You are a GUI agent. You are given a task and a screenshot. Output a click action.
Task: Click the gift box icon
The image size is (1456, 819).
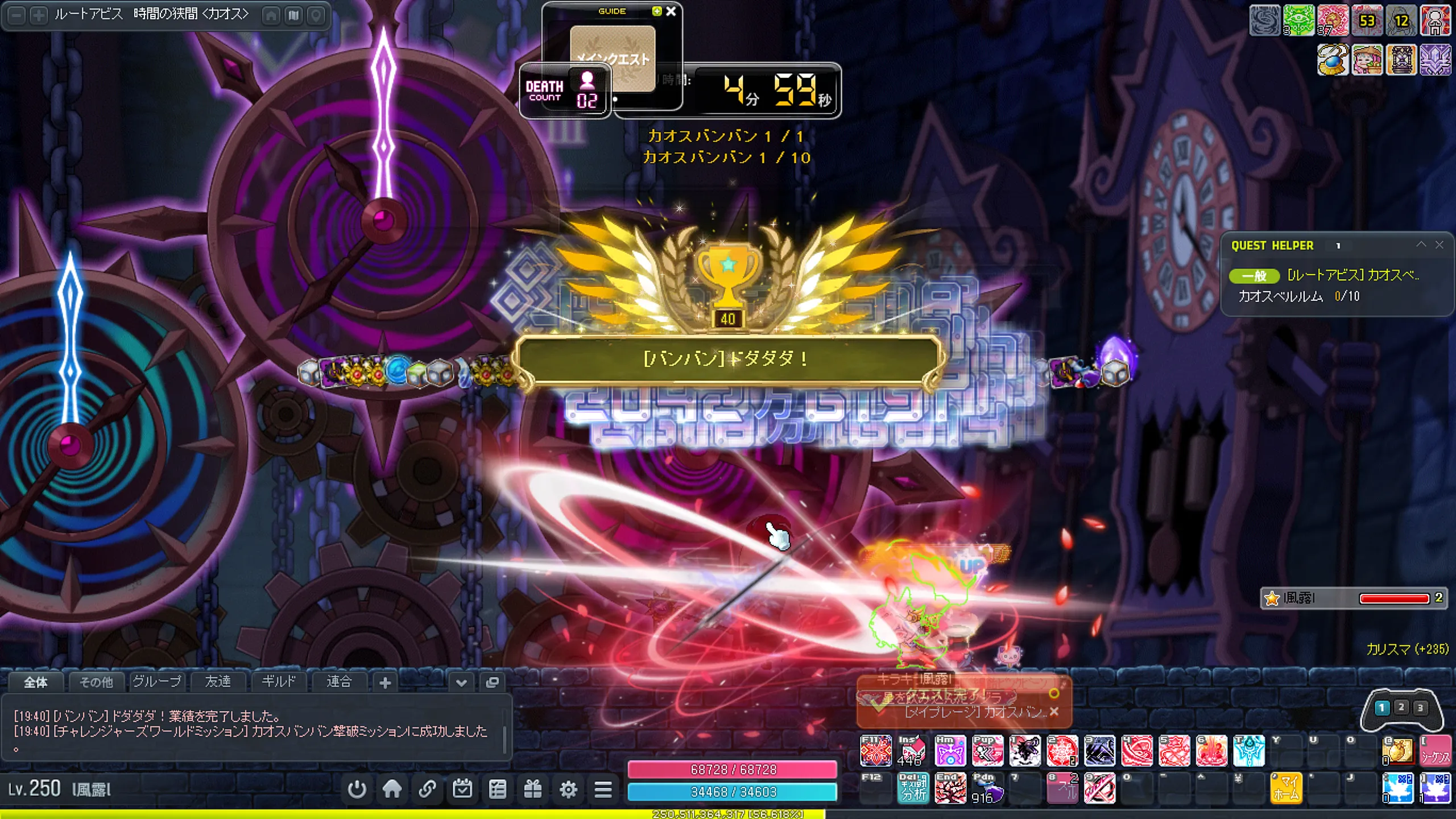[533, 789]
